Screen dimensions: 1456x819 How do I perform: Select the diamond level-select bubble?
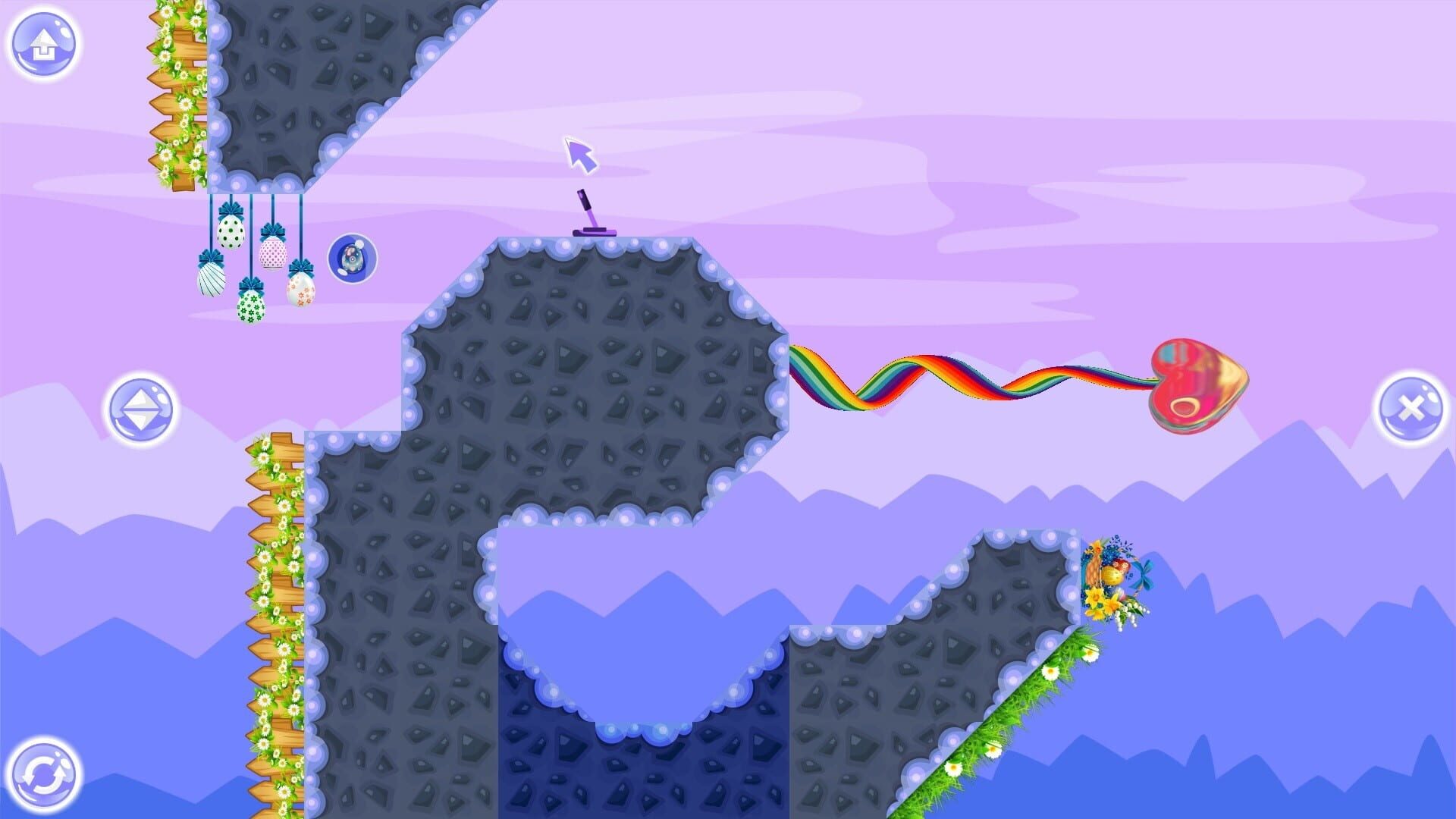pos(140,409)
